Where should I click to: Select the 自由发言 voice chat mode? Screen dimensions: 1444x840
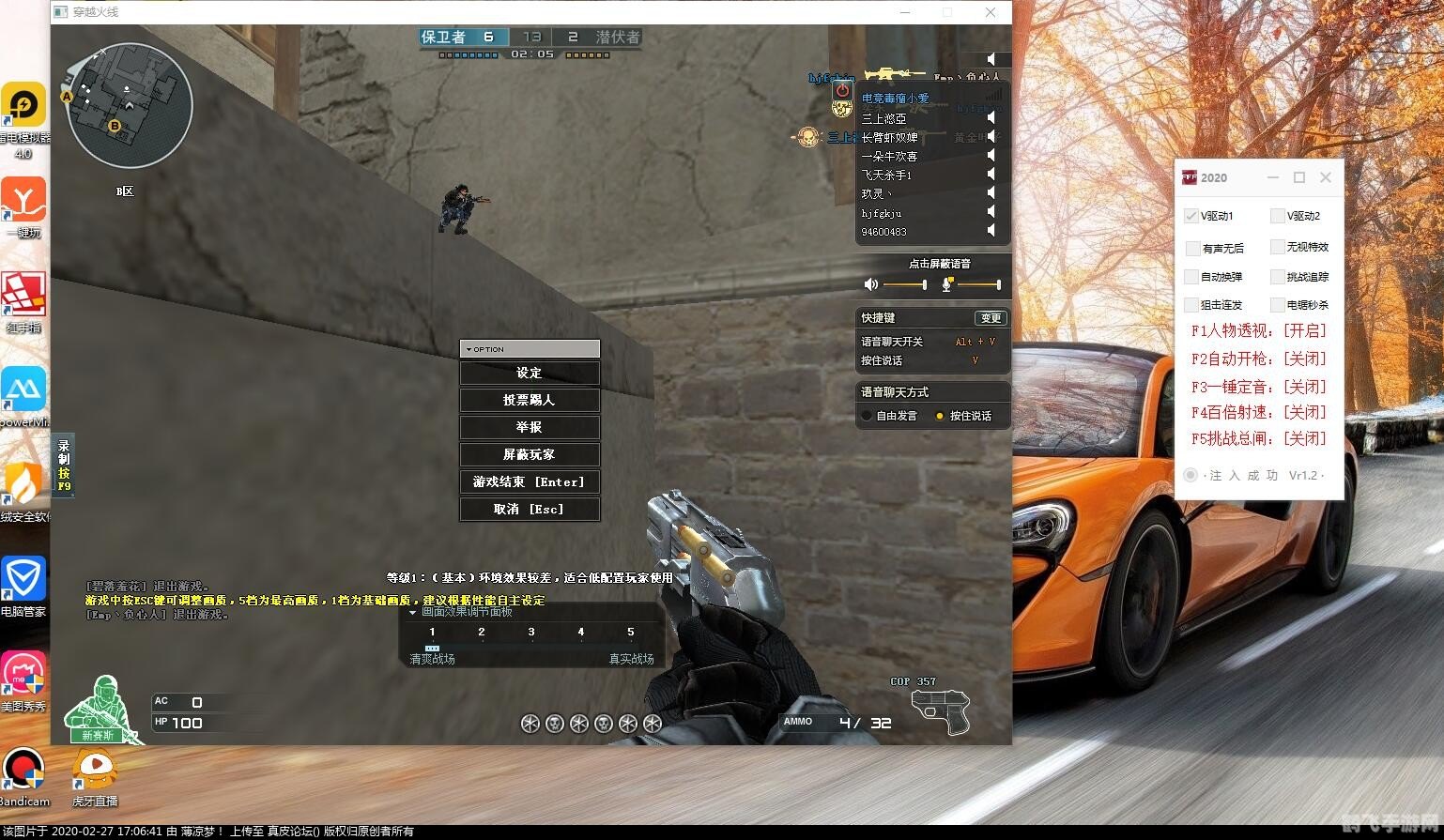pos(868,416)
